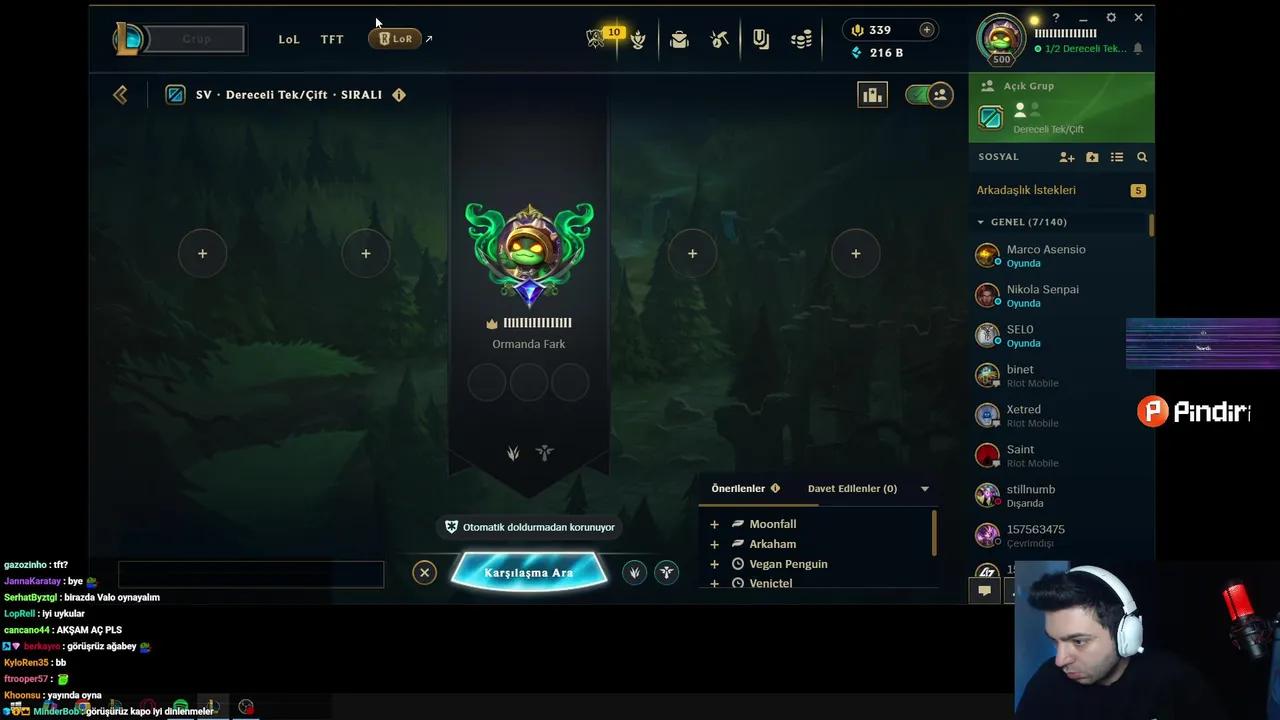This screenshot has height=720, width=1280.
Task: Click the Clash icon in the top navigation
Action: point(638,37)
